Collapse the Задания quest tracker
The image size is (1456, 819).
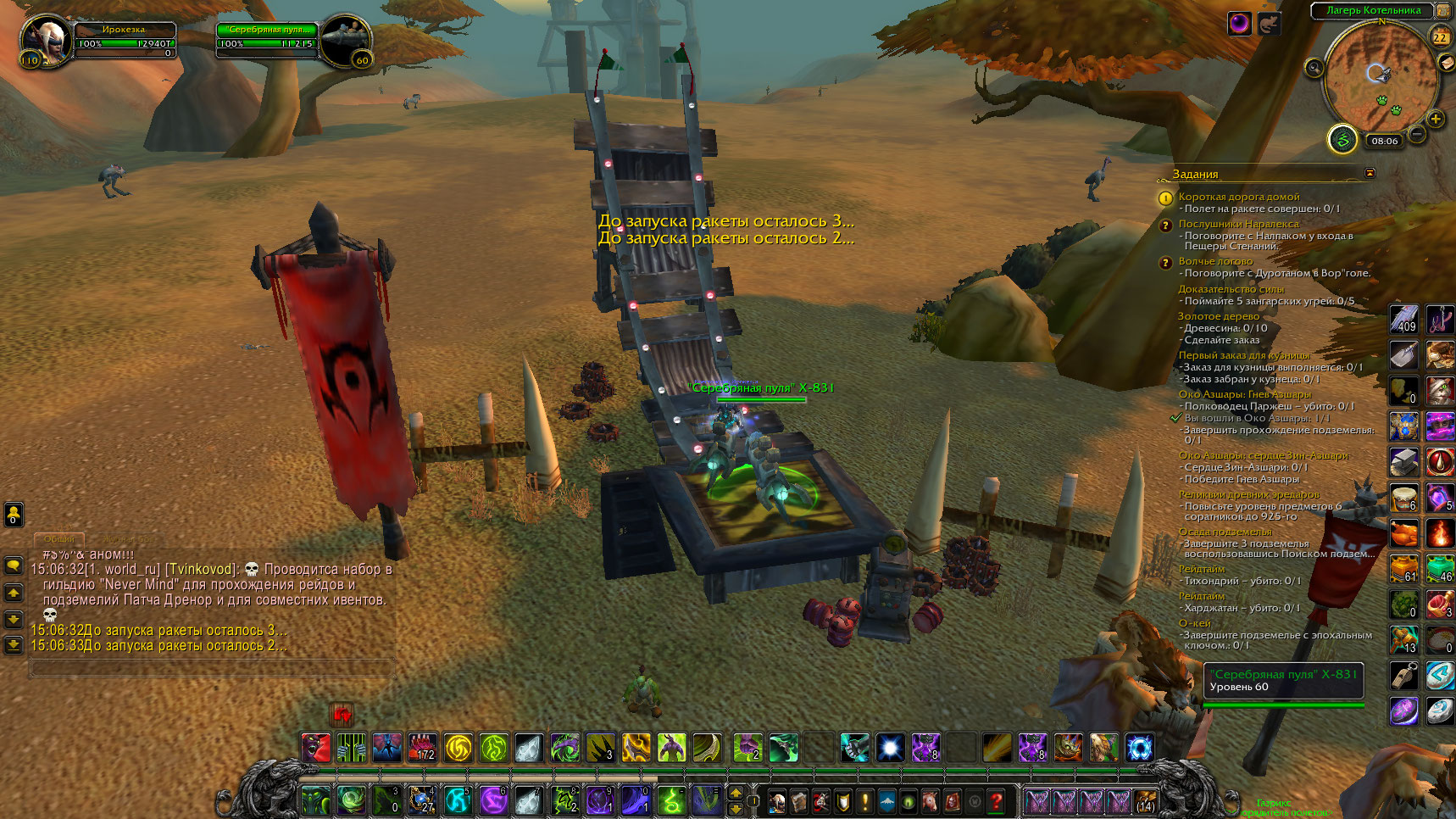click(1370, 173)
